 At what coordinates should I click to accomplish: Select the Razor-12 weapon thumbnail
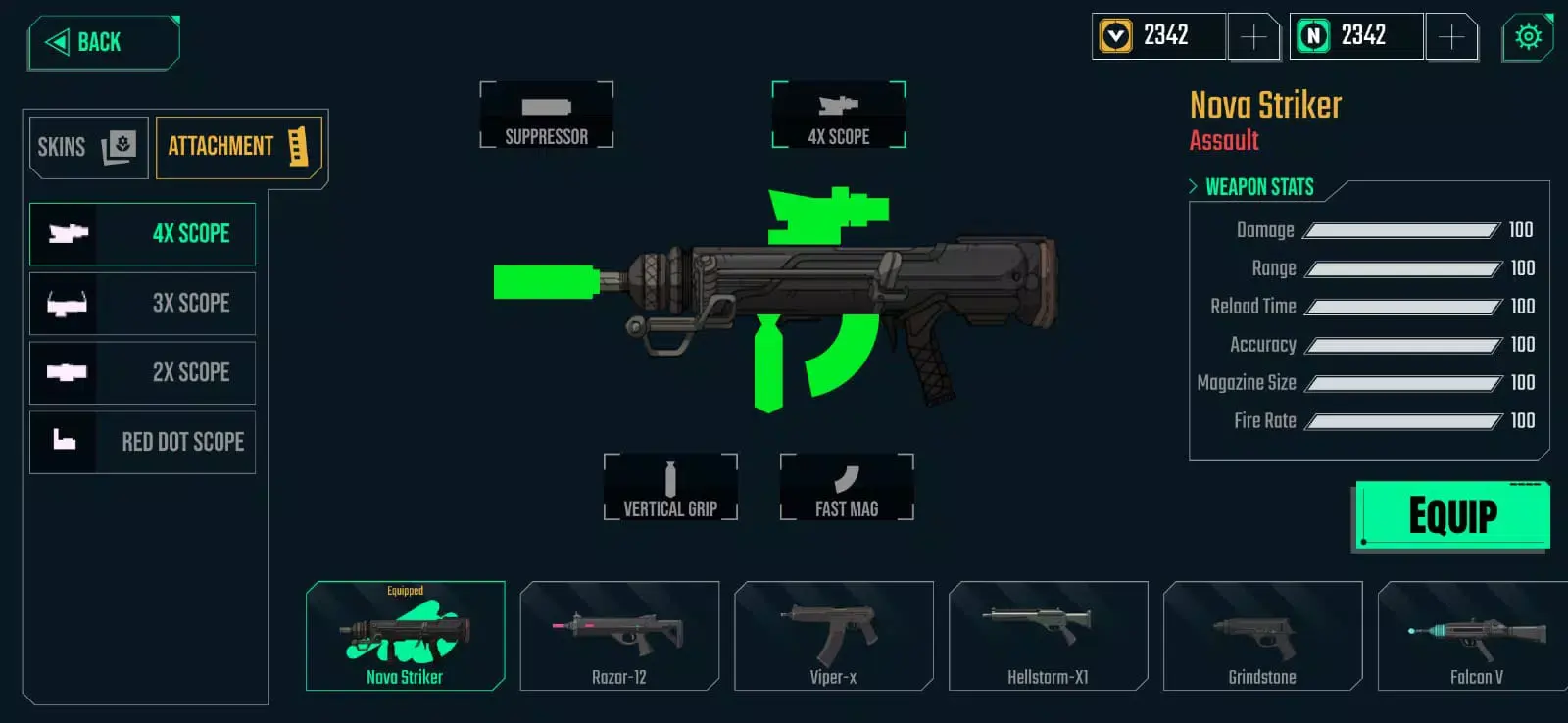(619, 636)
